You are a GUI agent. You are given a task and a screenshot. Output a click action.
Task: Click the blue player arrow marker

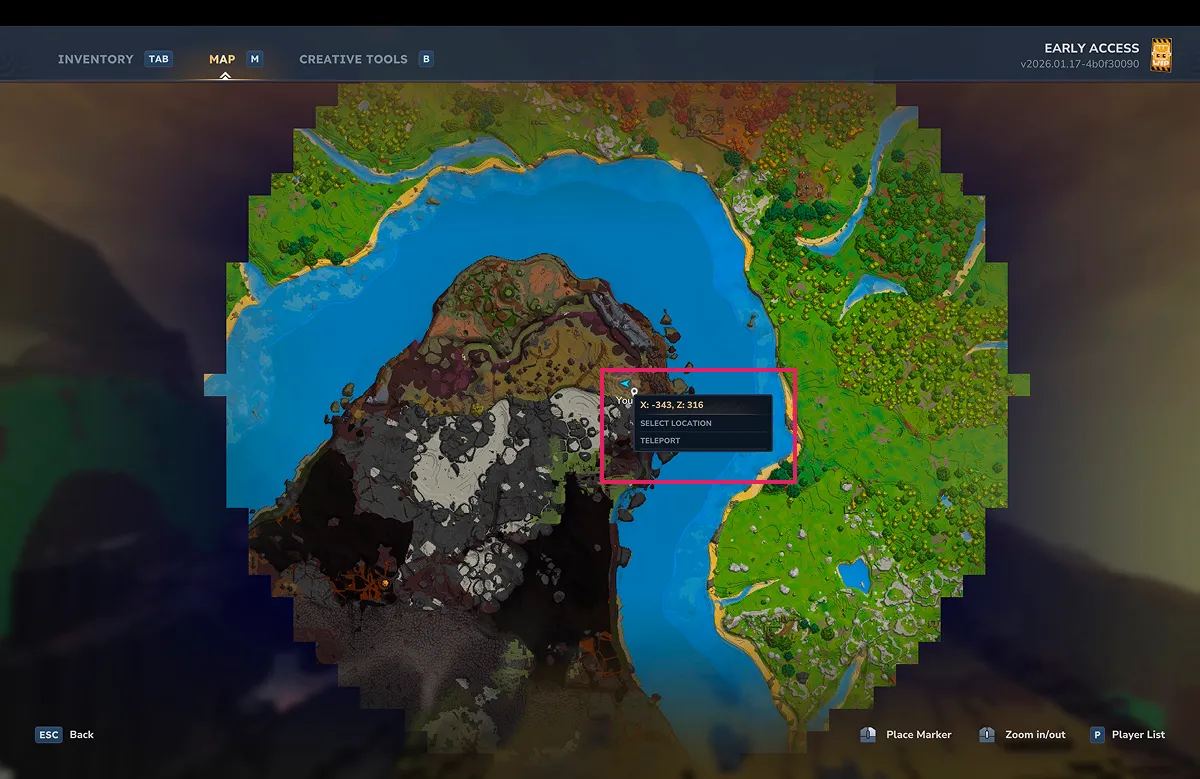[x=624, y=383]
